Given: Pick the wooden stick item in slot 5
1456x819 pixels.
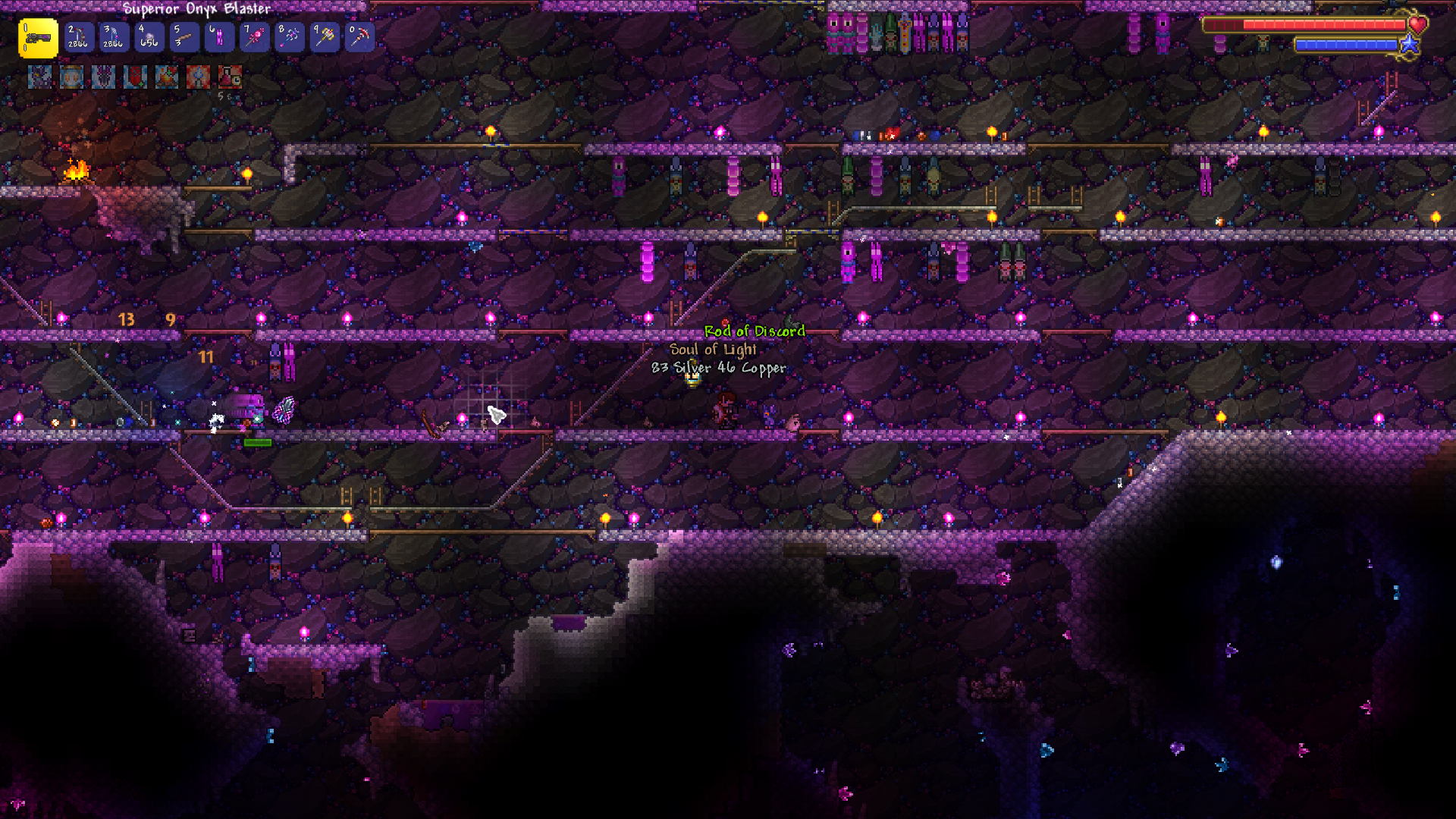Looking at the screenshot, I should tap(184, 36).
